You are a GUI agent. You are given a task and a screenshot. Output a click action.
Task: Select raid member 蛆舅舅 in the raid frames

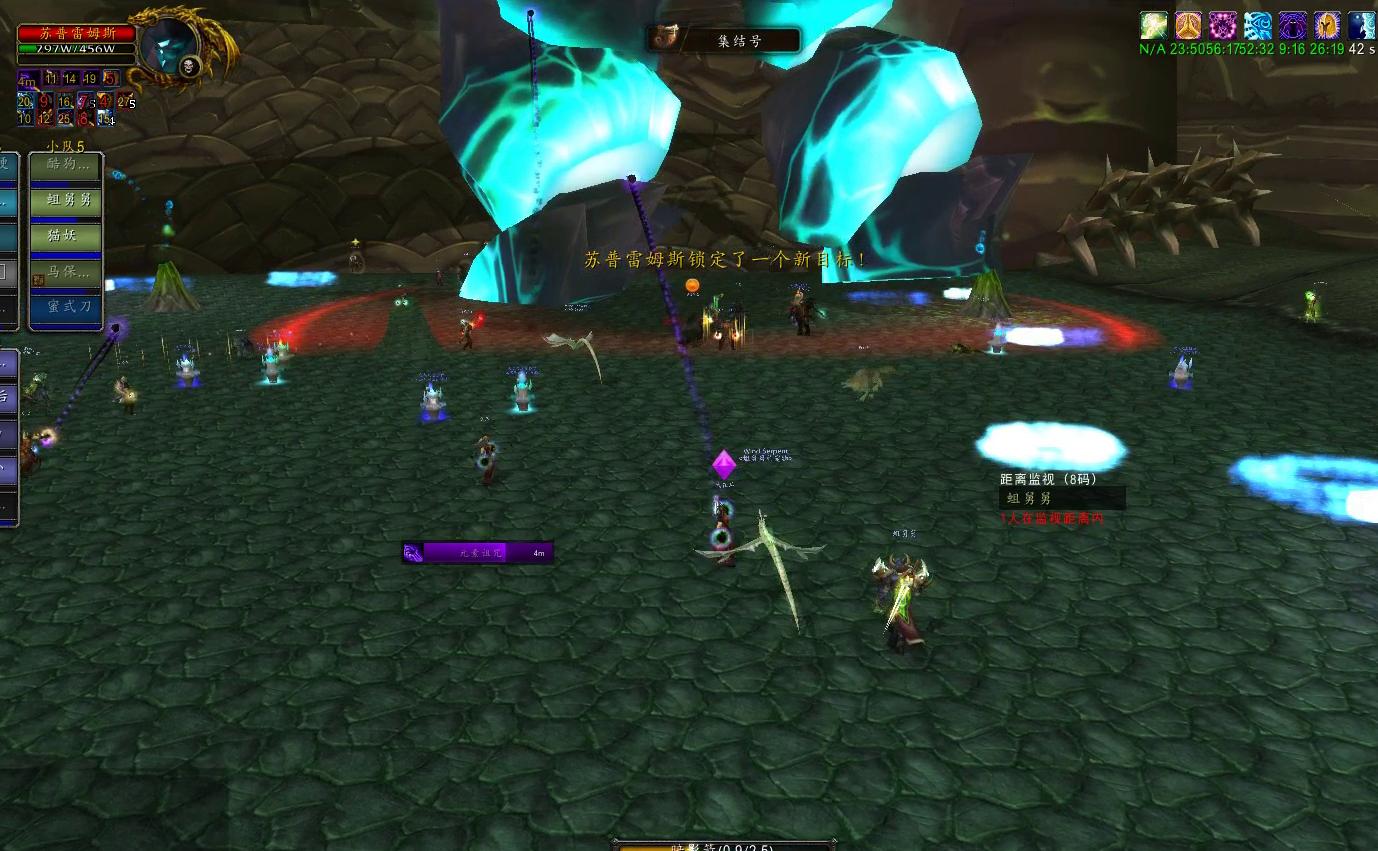[66, 201]
